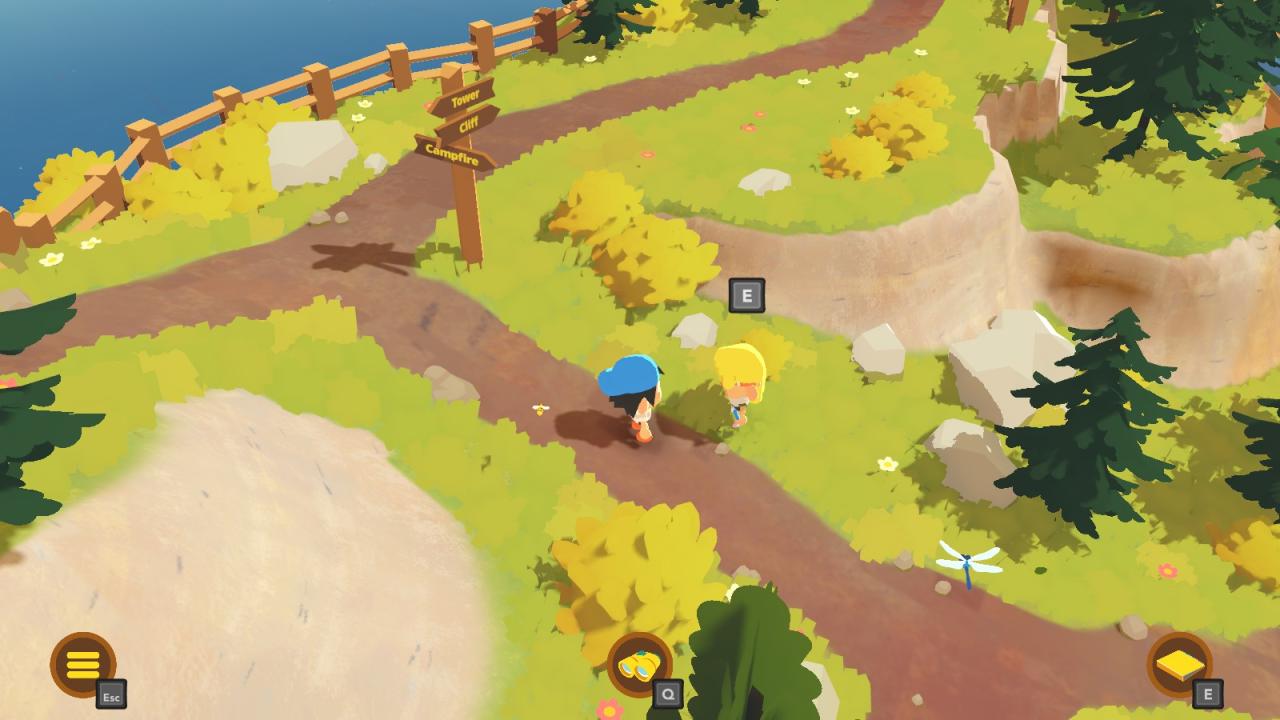
Task: Open the yellow journal book icon
Action: [1179, 665]
